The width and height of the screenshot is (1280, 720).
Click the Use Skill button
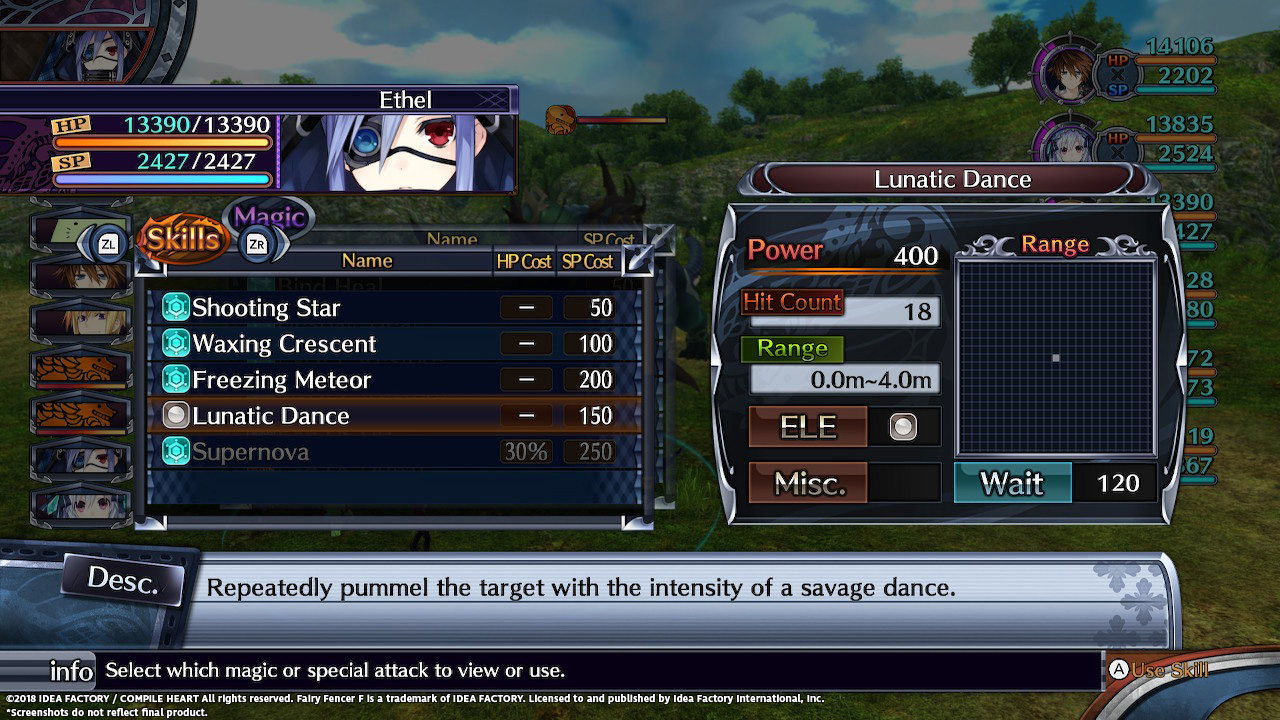click(1160, 670)
